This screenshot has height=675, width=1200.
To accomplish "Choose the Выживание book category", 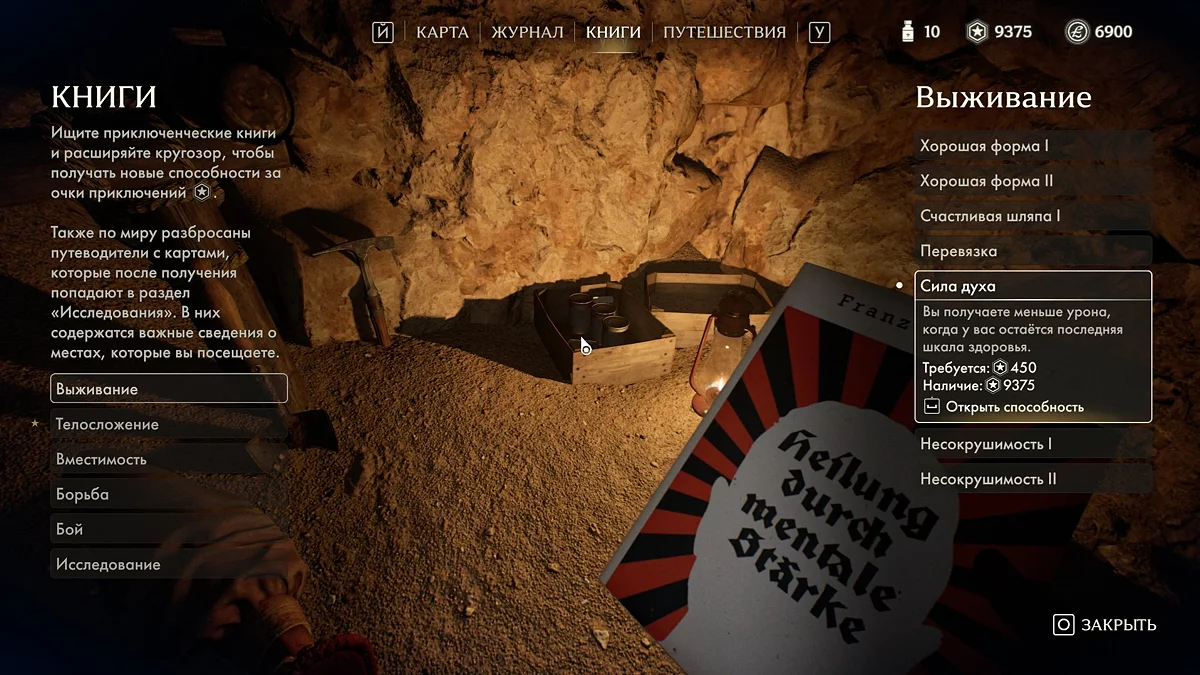I will coord(168,389).
